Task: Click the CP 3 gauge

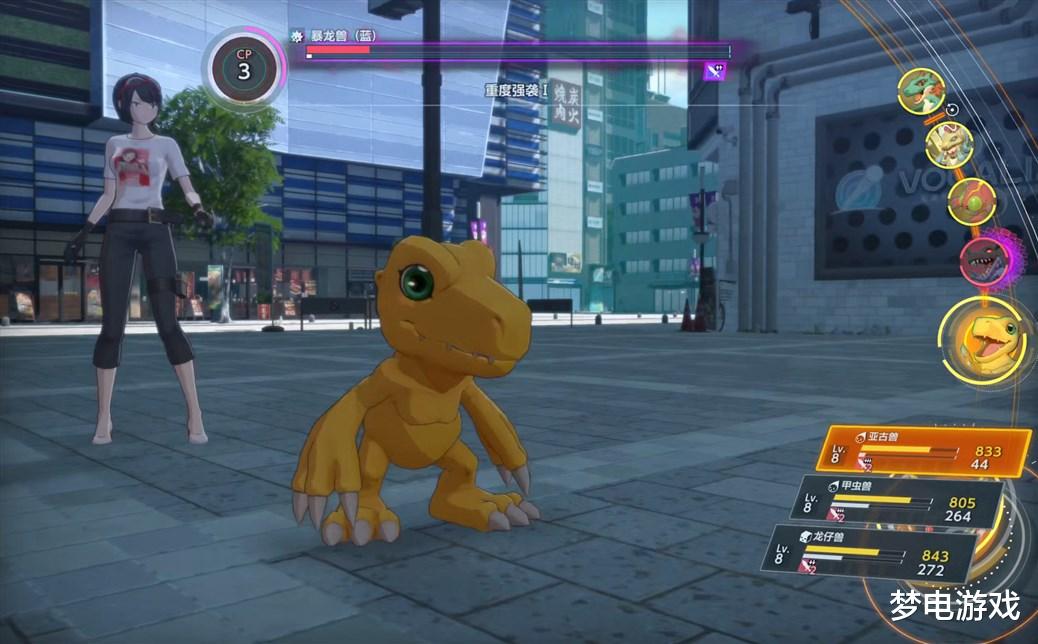Action: (244, 67)
